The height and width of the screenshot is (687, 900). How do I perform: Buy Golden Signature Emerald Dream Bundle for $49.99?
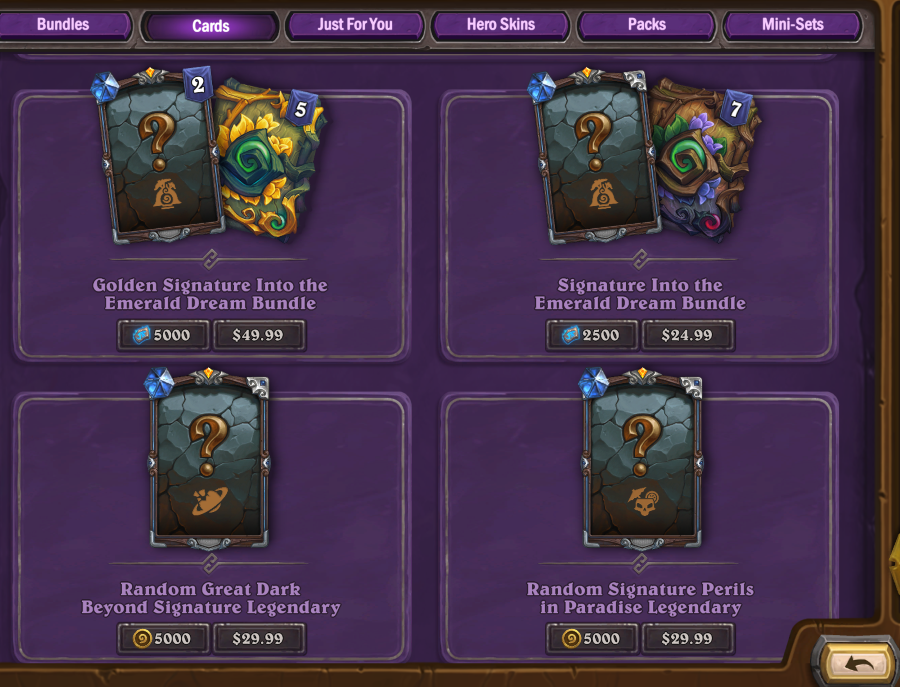[258, 335]
